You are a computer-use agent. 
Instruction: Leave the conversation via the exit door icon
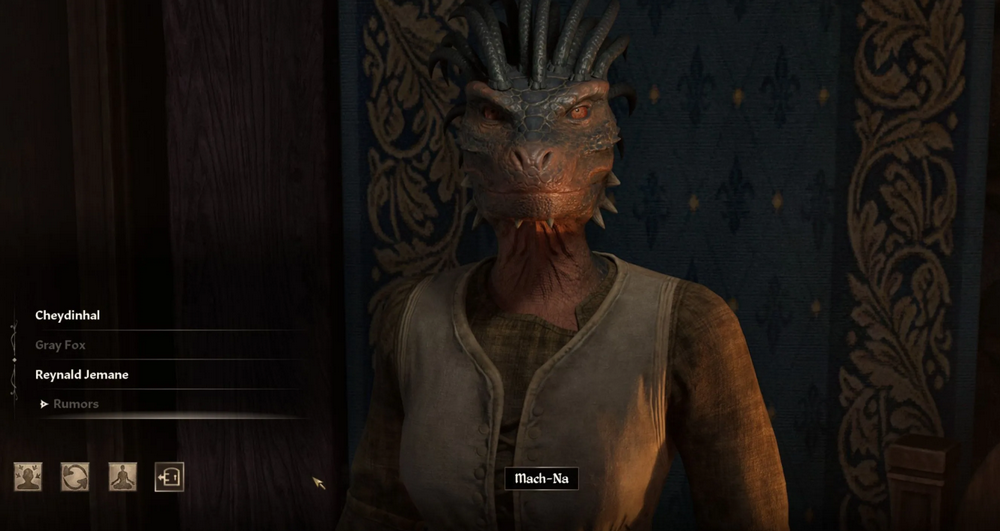[169, 477]
